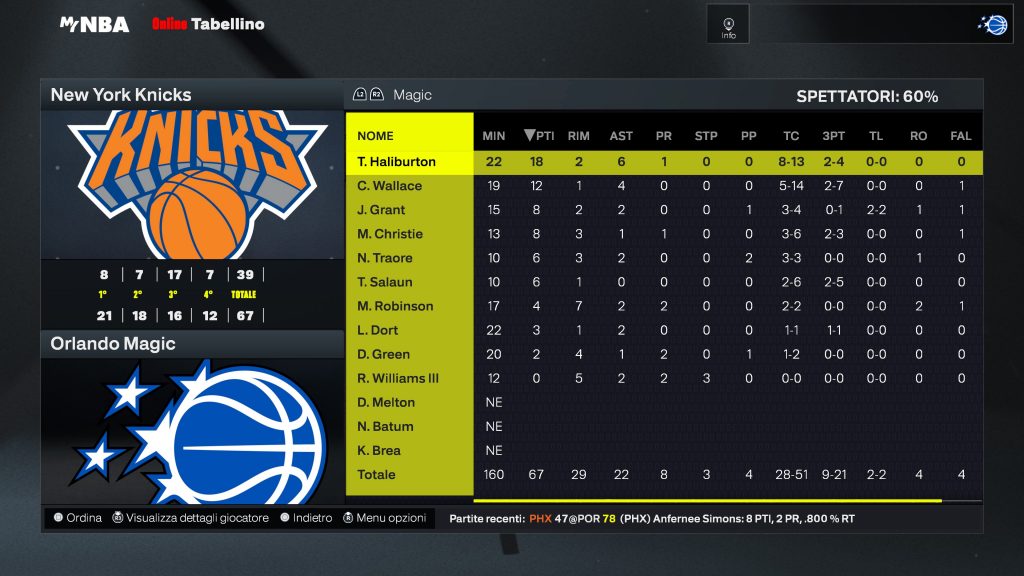Choose C. Wallace in the box score
This screenshot has width=1024, height=576.
click(x=390, y=186)
